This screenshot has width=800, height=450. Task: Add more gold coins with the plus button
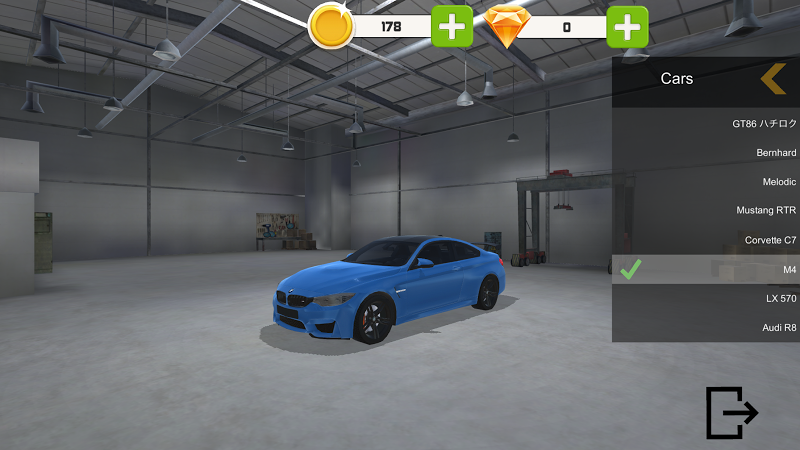pos(452,27)
